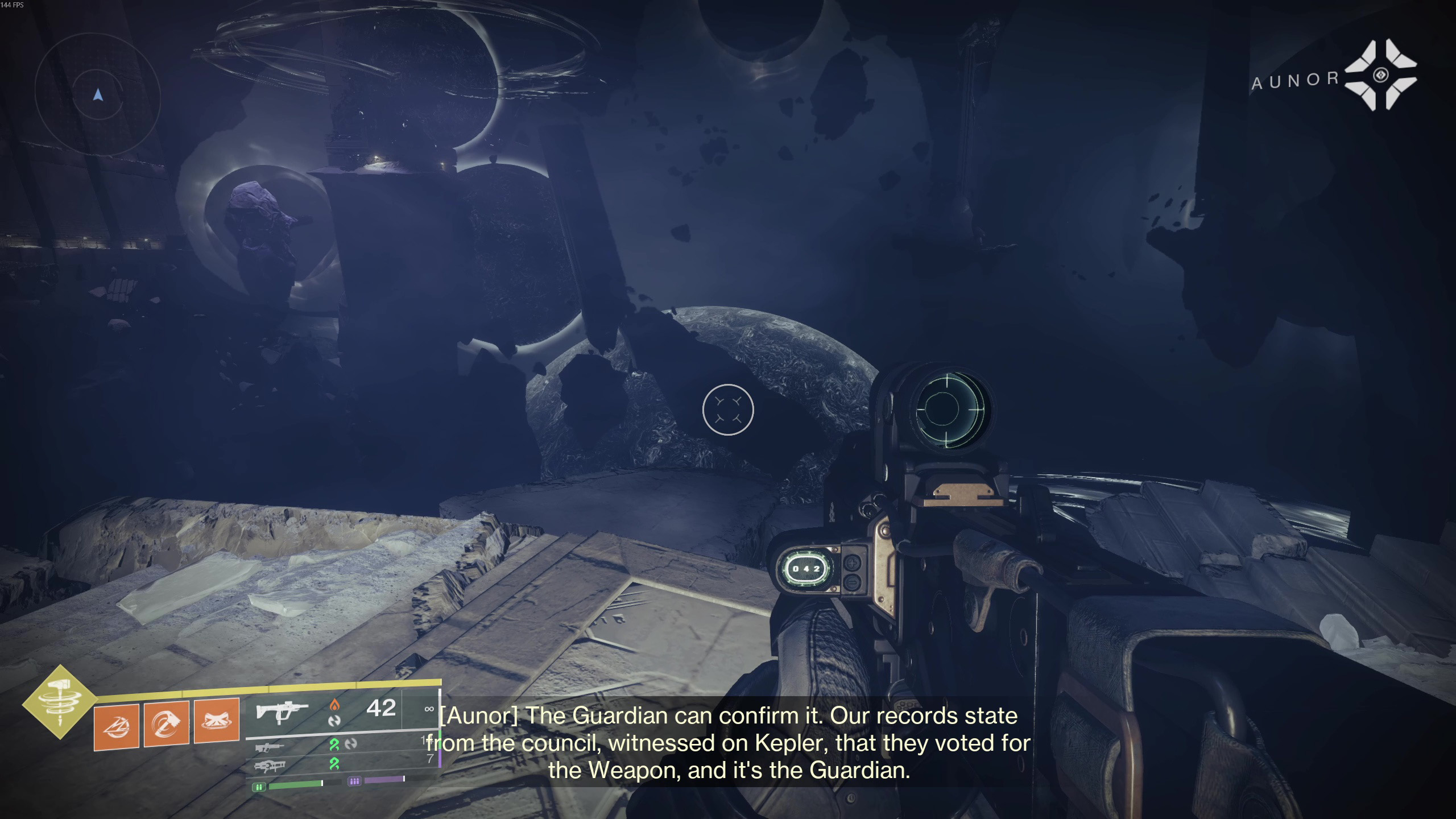Use the orange grenade ability icon

tap(117, 726)
